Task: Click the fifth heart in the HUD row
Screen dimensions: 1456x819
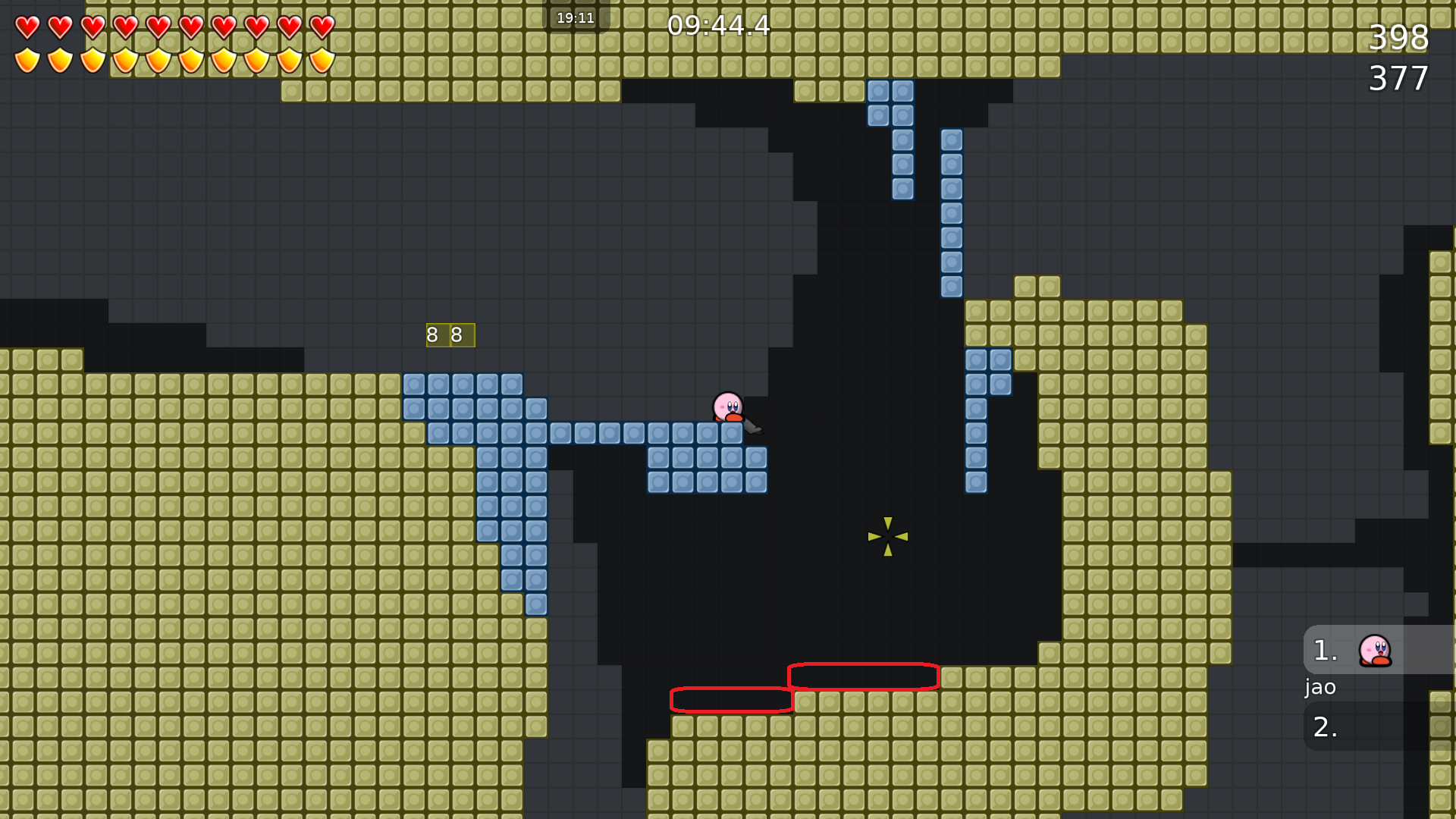Action: click(x=158, y=27)
